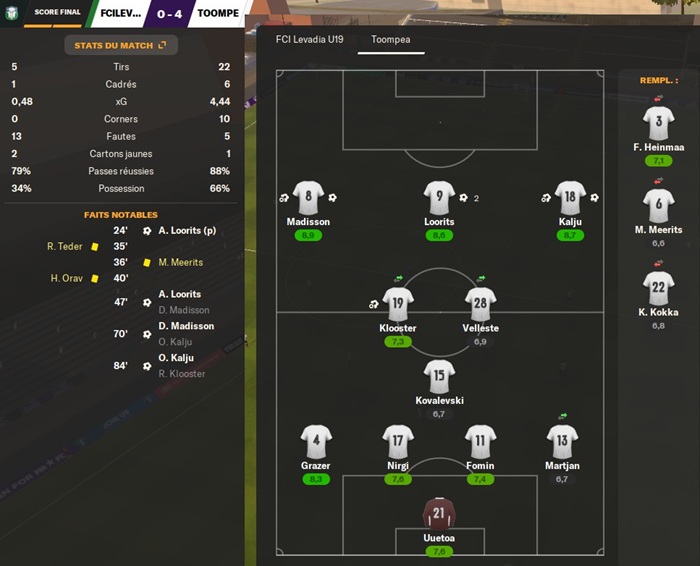This screenshot has height=566, width=700.
Task: Select player Madisson number 8
Action: [x=308, y=198]
